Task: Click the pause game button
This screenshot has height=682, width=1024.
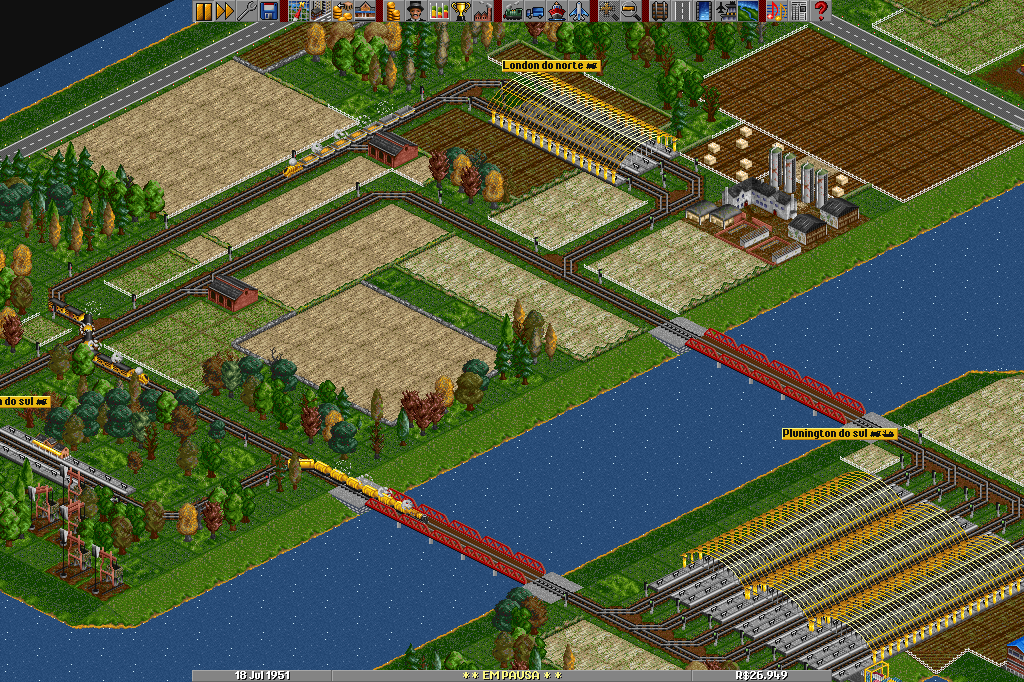Action: pos(203,11)
